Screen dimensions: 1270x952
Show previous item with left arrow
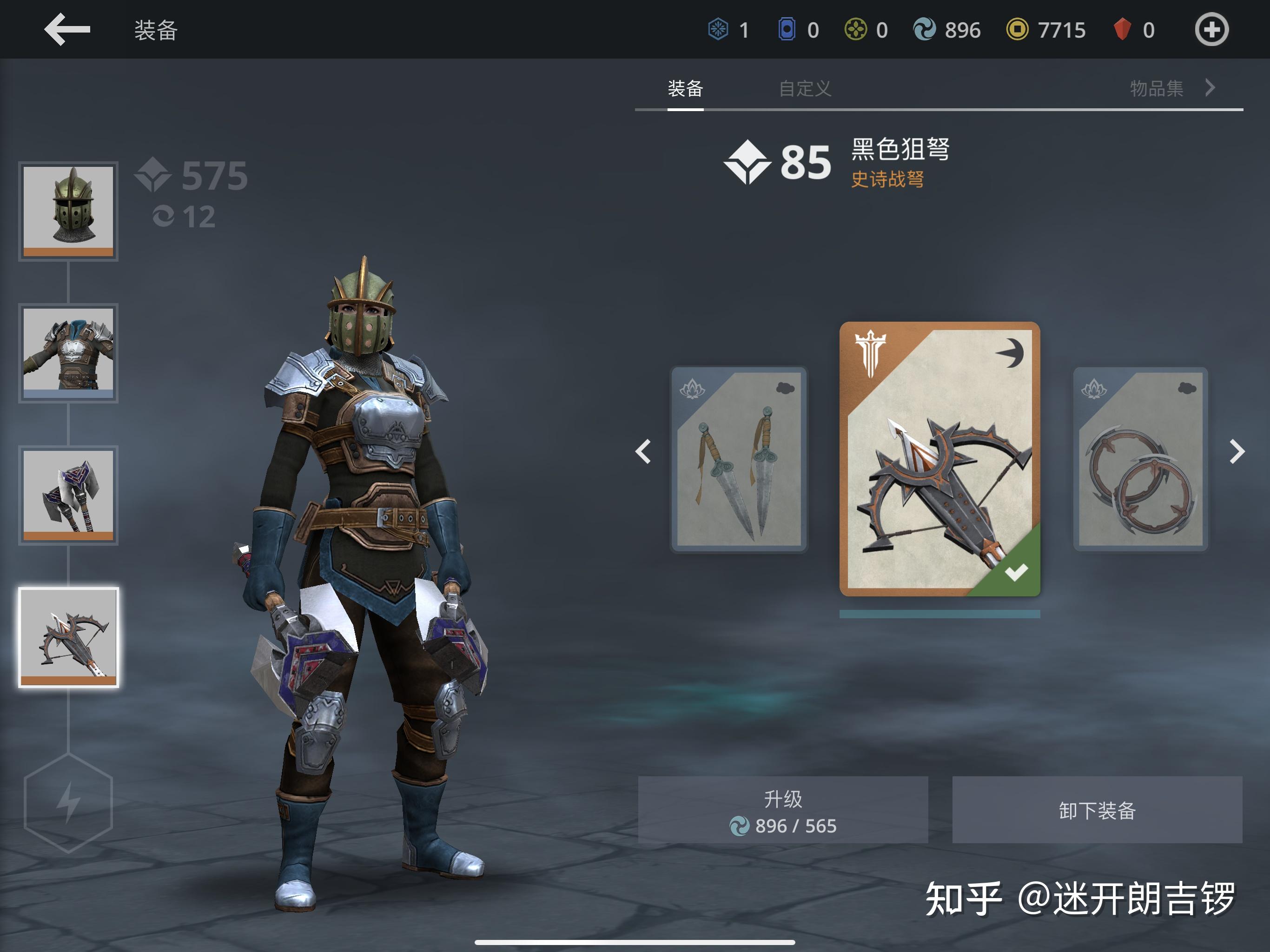643,451
